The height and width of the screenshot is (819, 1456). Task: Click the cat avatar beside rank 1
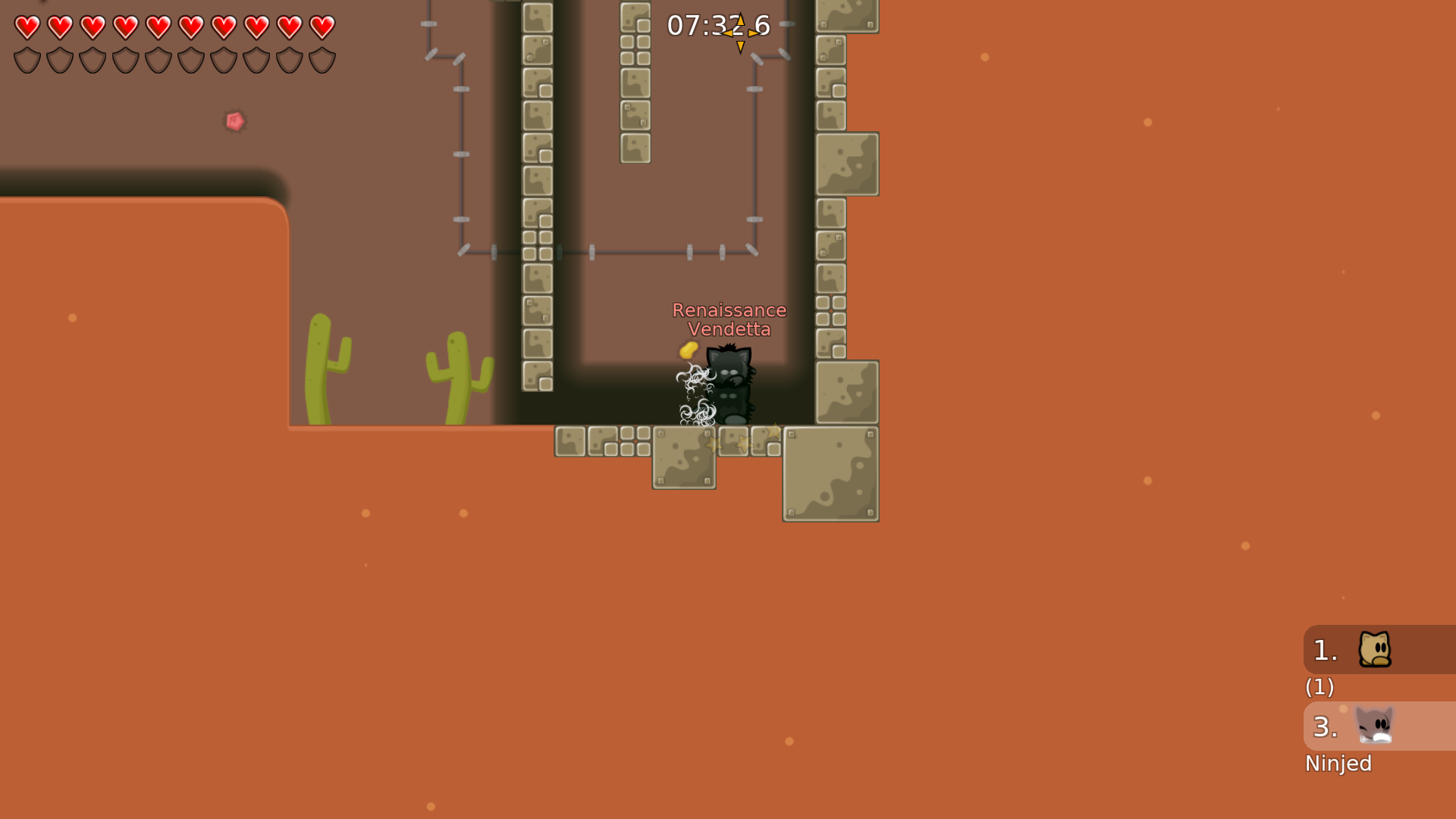coord(1376,649)
